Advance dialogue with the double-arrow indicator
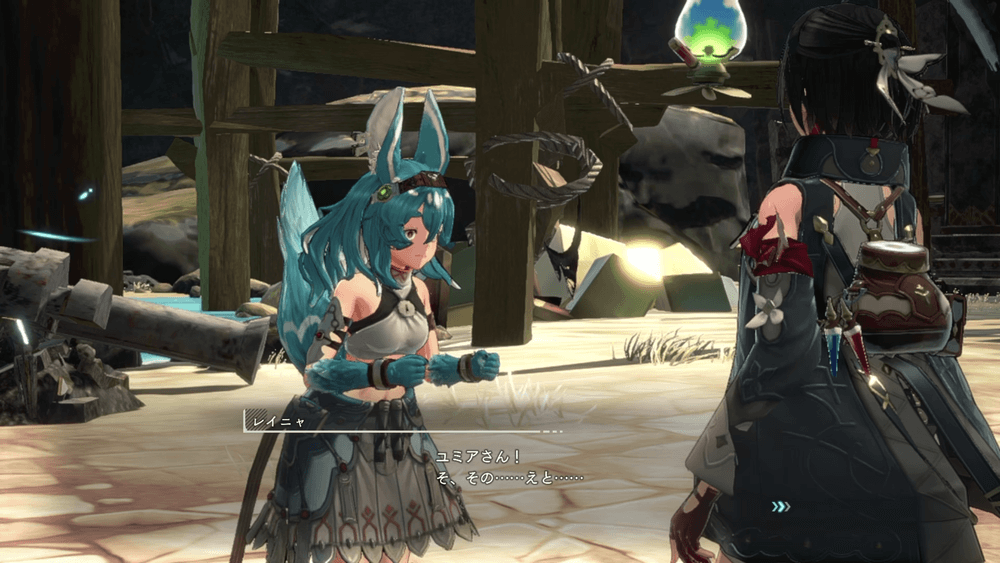This screenshot has width=1000, height=563. click(780, 507)
